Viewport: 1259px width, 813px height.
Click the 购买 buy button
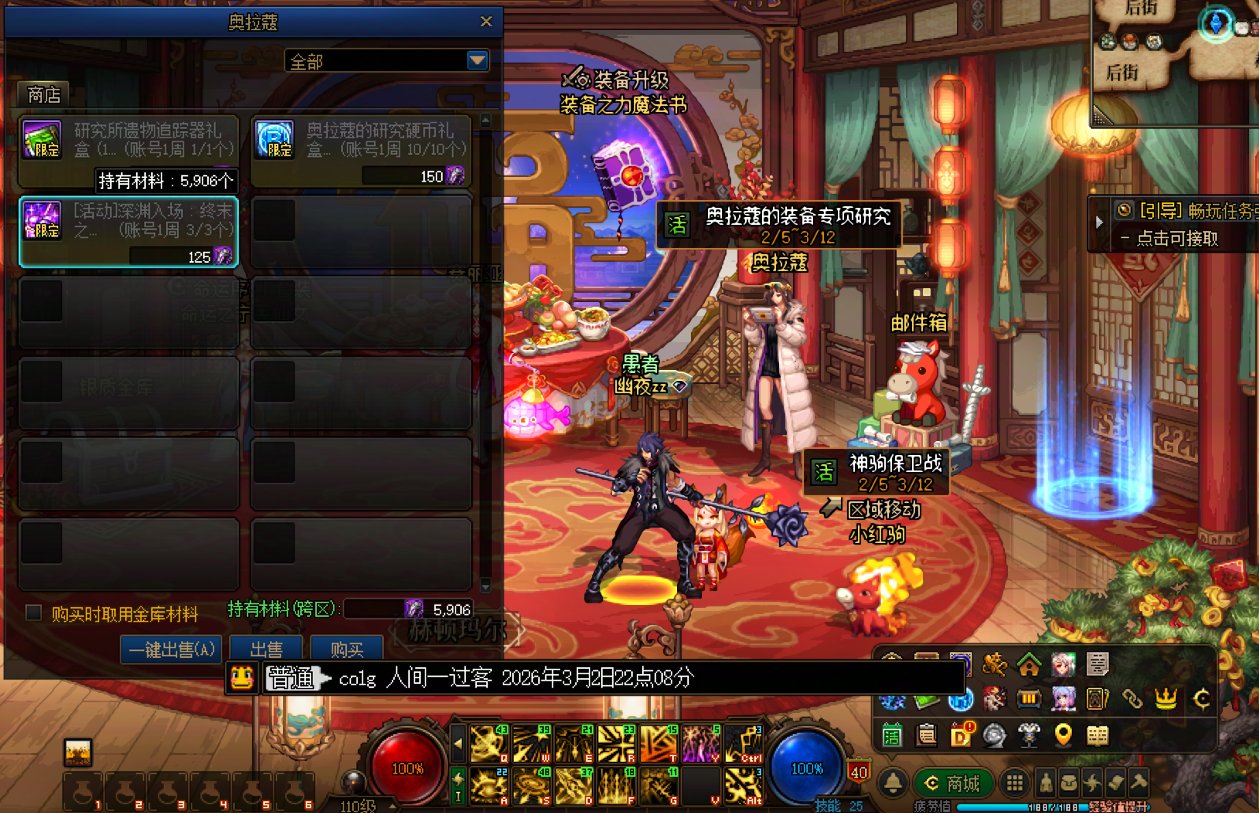point(346,649)
